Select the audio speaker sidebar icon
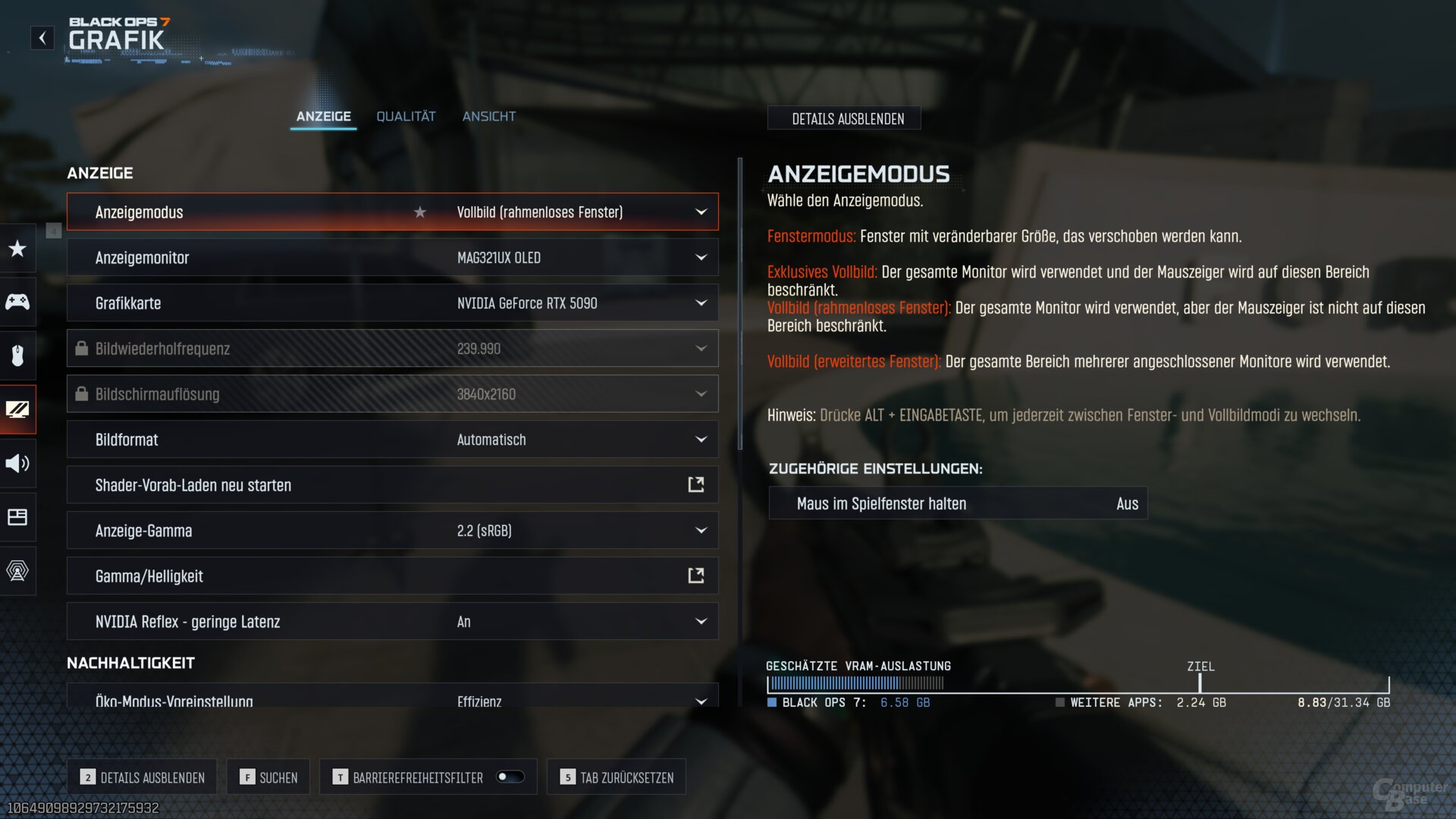 pos(17,463)
